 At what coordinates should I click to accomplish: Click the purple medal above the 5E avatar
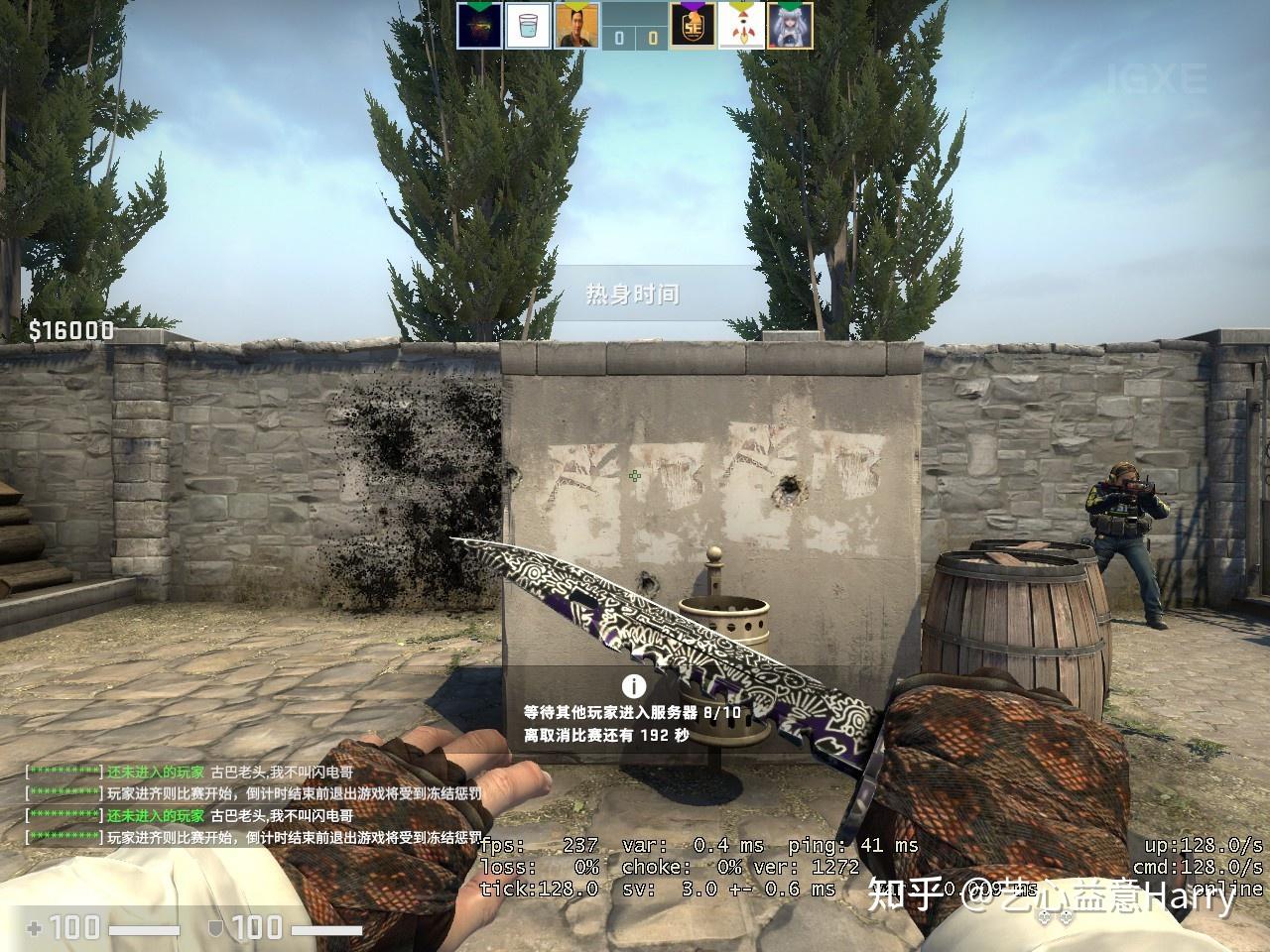tap(692, 5)
